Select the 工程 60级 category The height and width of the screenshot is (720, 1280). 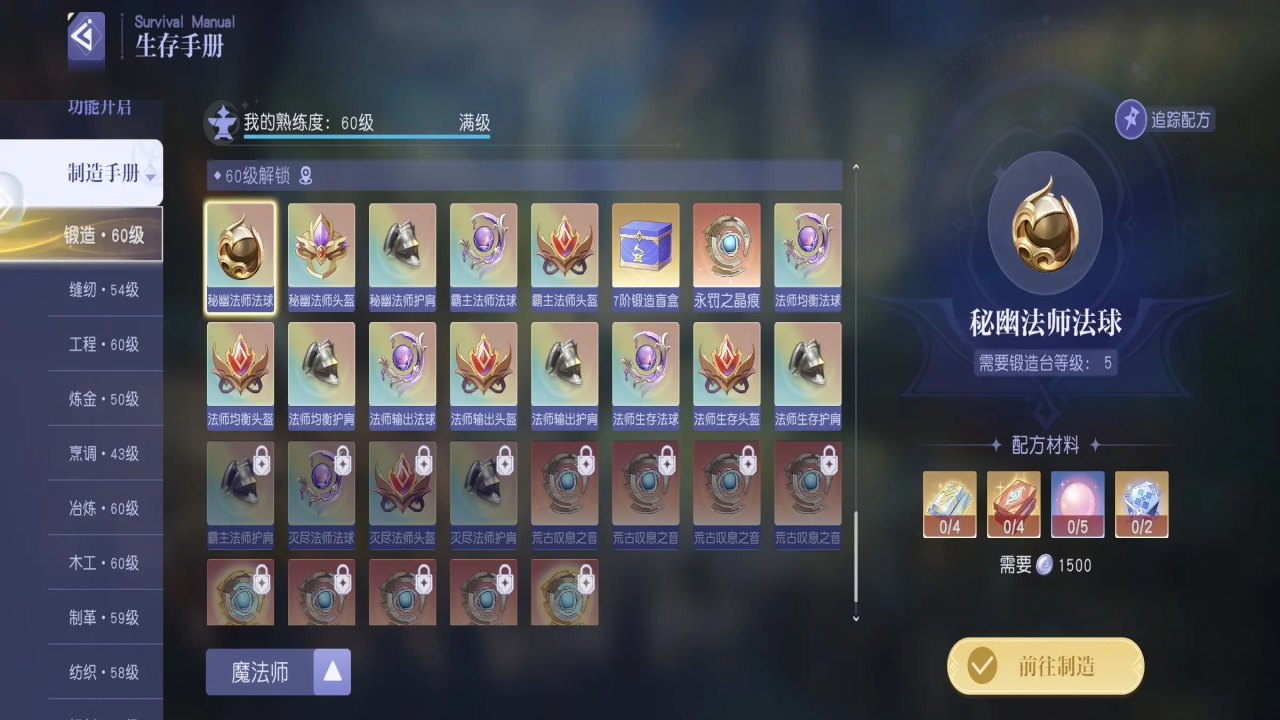point(104,344)
